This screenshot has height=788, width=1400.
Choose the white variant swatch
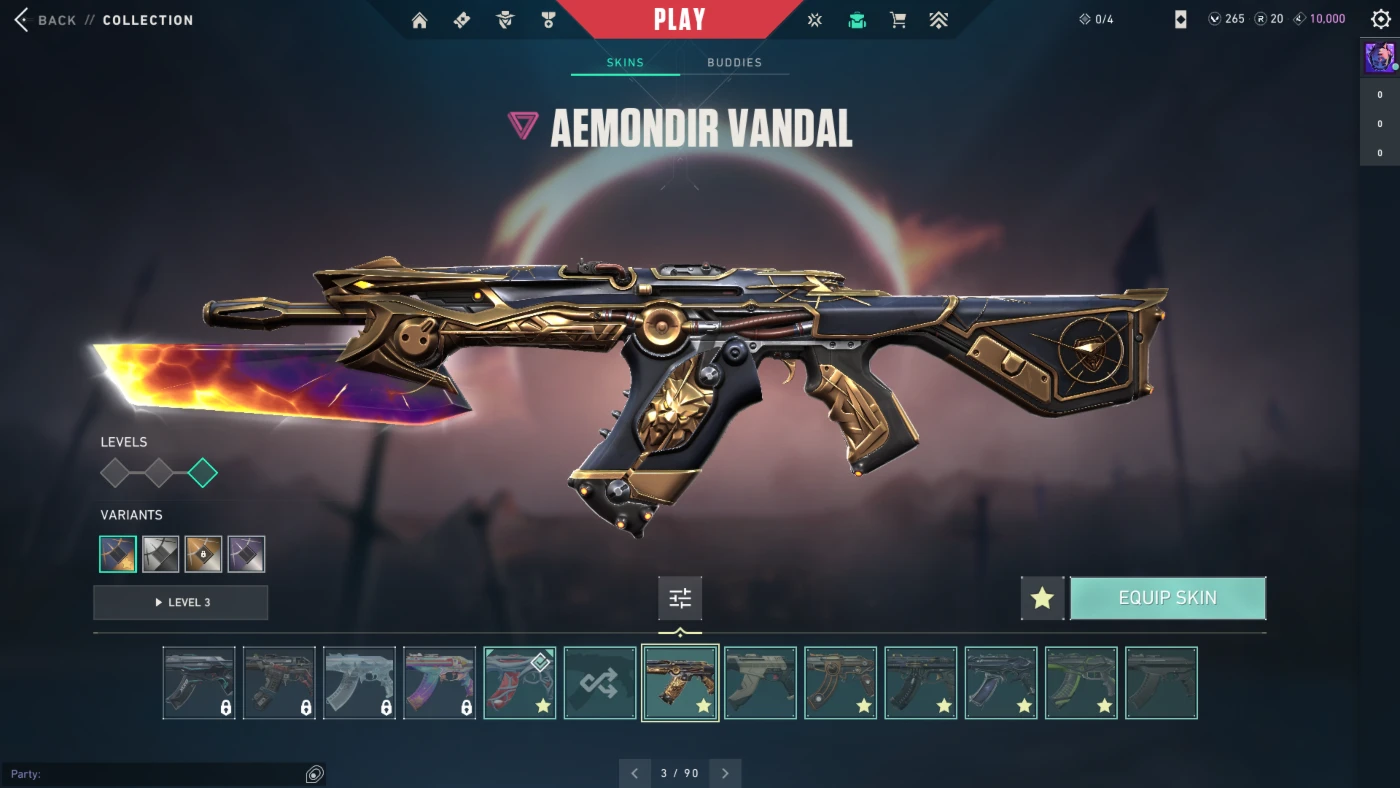[x=161, y=554]
